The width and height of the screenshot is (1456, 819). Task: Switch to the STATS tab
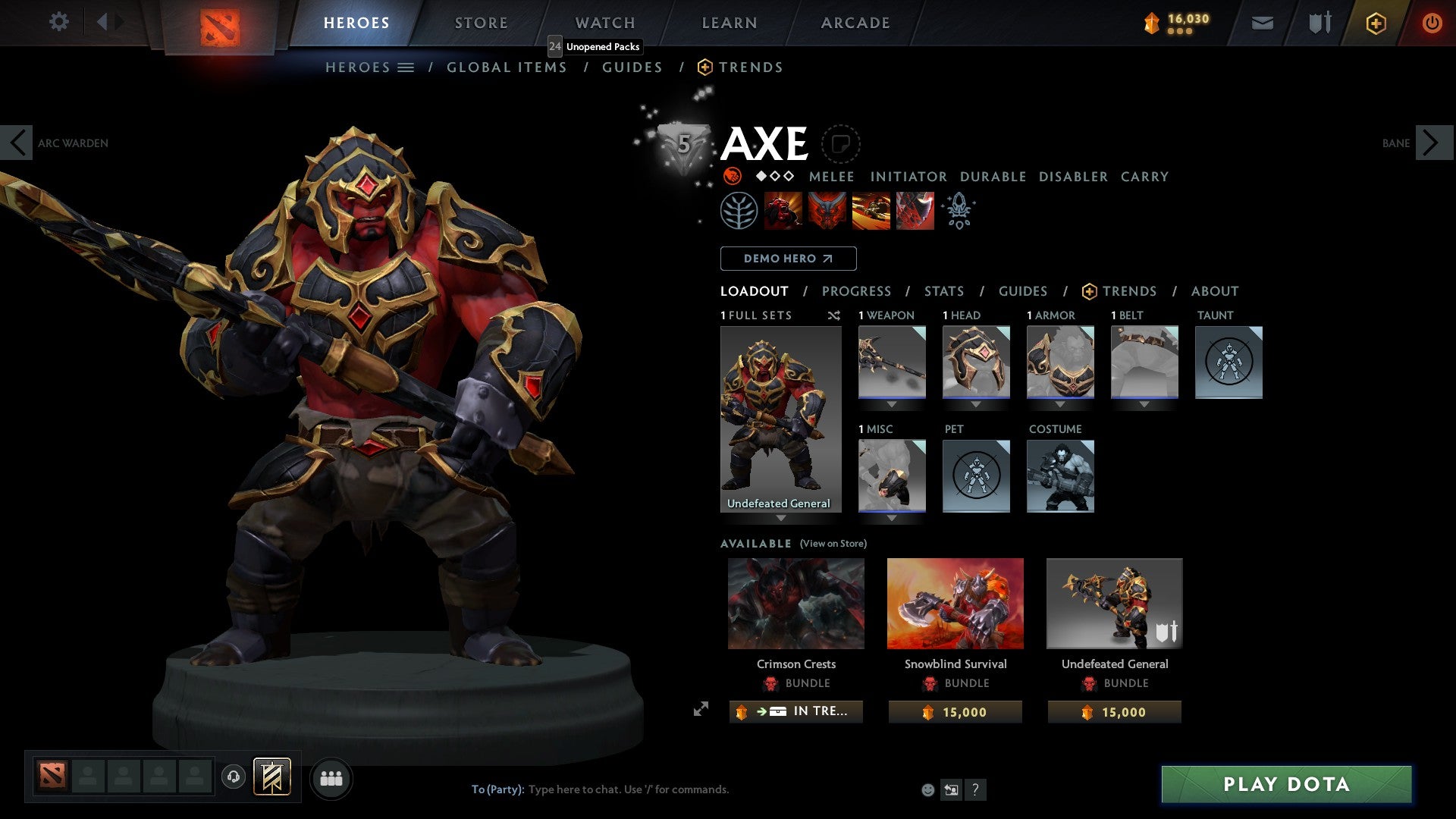943,291
